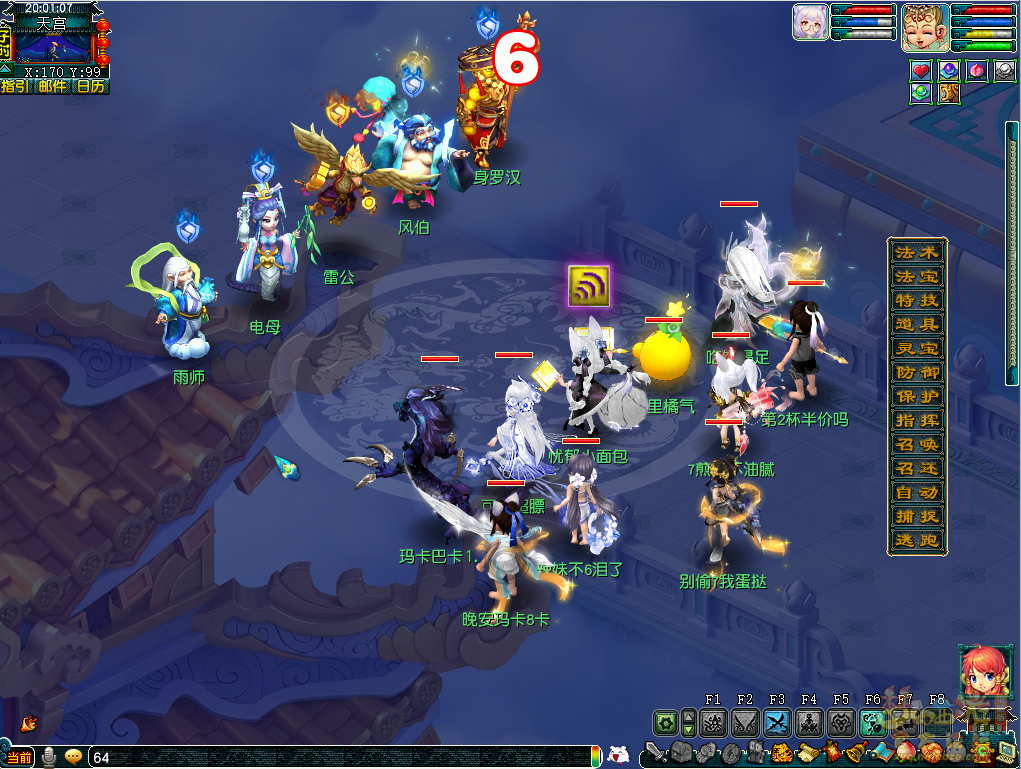Open the 指引 guide button
Image resolution: width=1021 pixels, height=769 pixels.
pyautogui.click(x=15, y=86)
